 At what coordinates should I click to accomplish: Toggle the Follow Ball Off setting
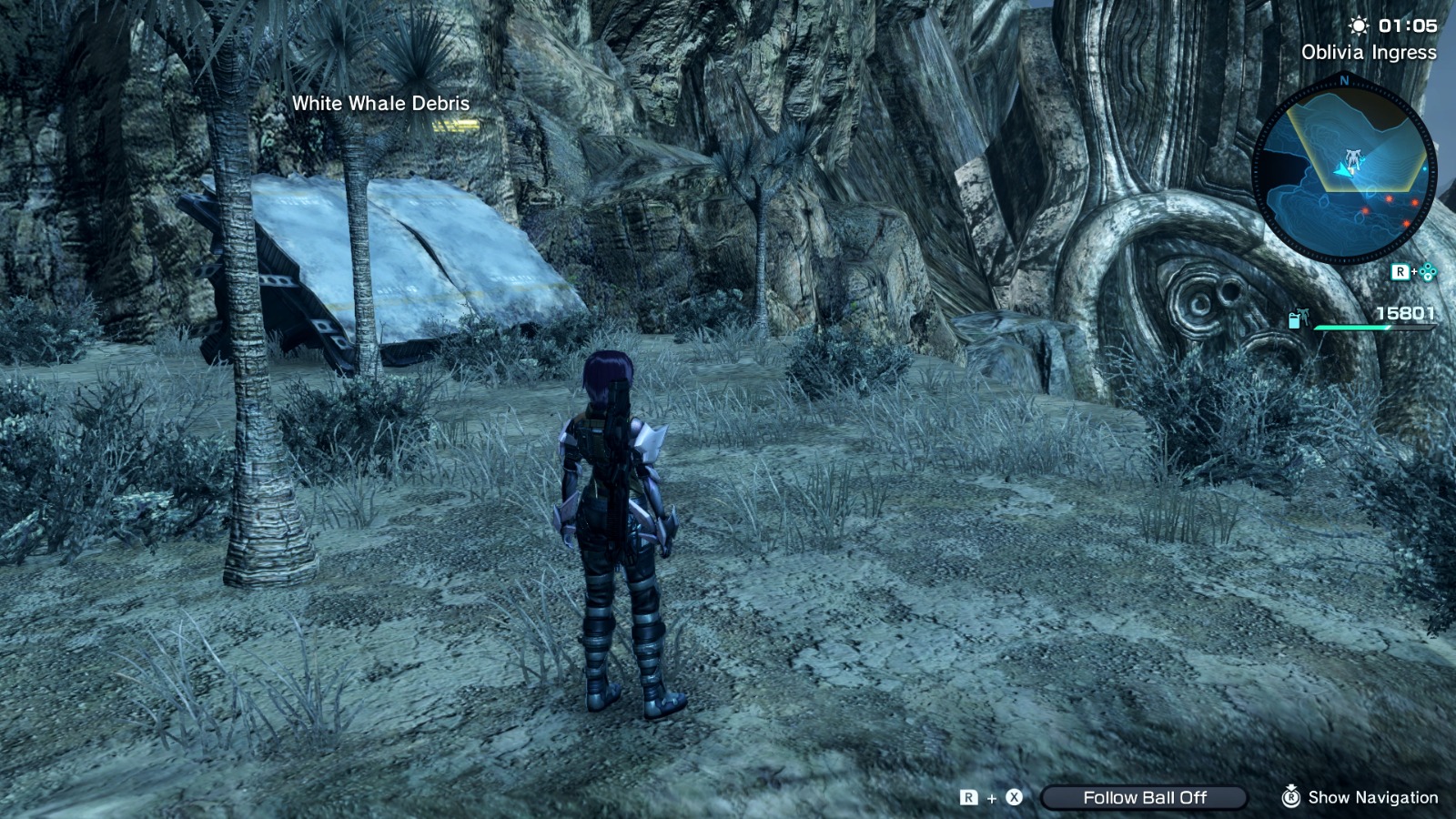coord(1146,797)
